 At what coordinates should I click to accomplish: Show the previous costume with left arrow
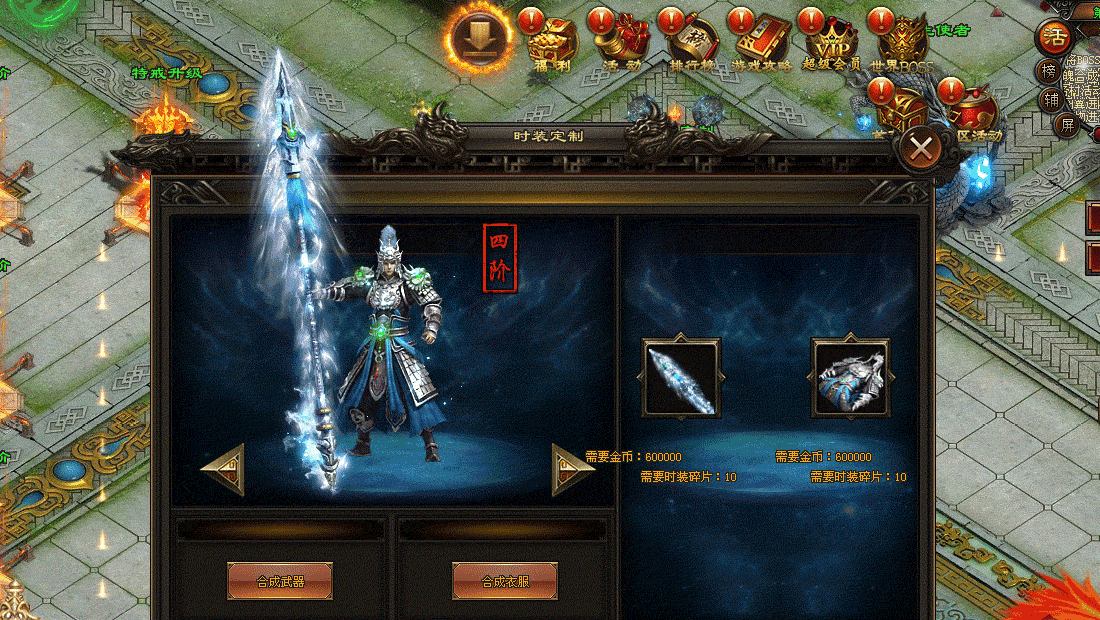tap(223, 469)
